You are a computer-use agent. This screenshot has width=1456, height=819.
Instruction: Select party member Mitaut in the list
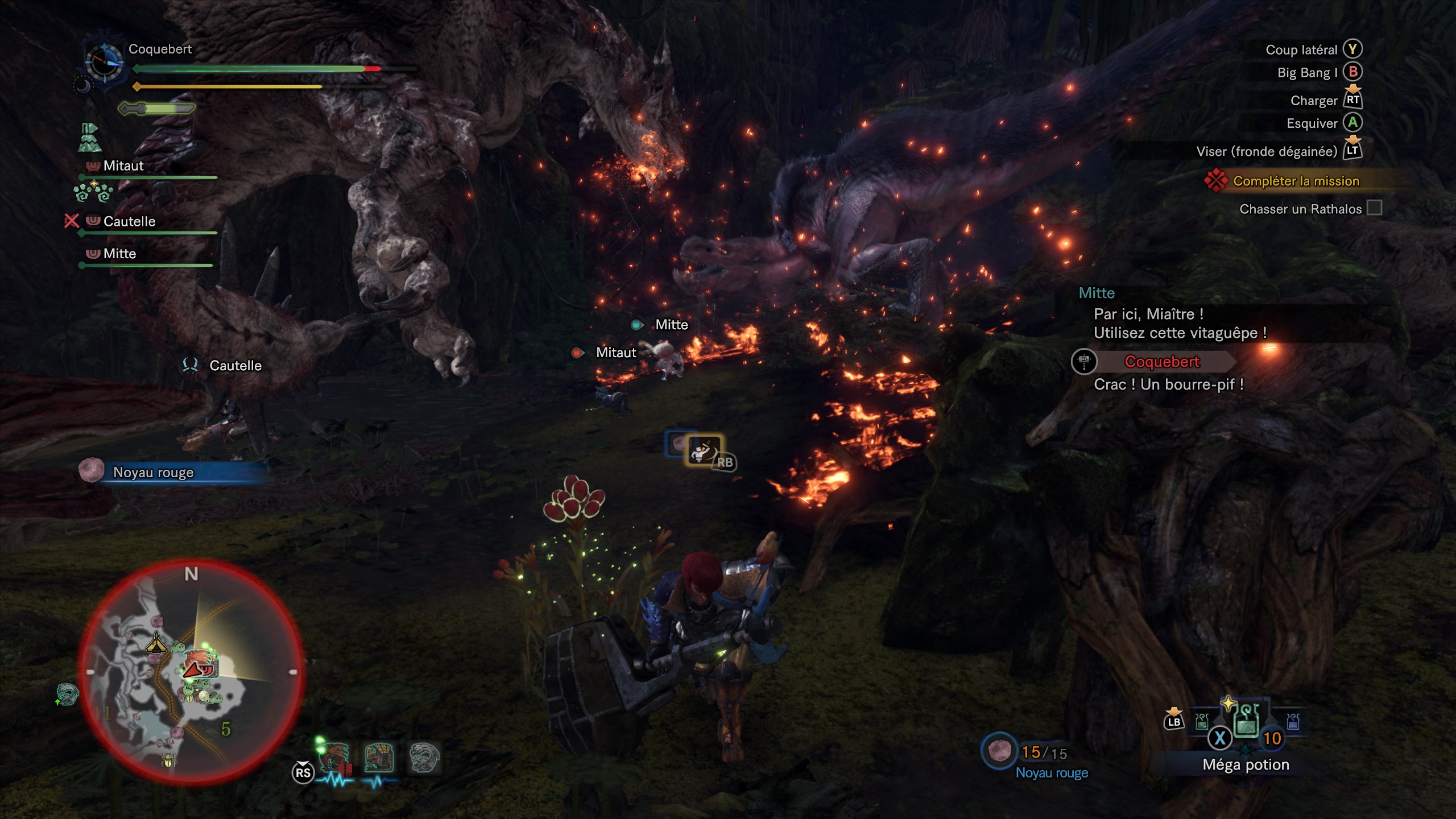[123, 166]
